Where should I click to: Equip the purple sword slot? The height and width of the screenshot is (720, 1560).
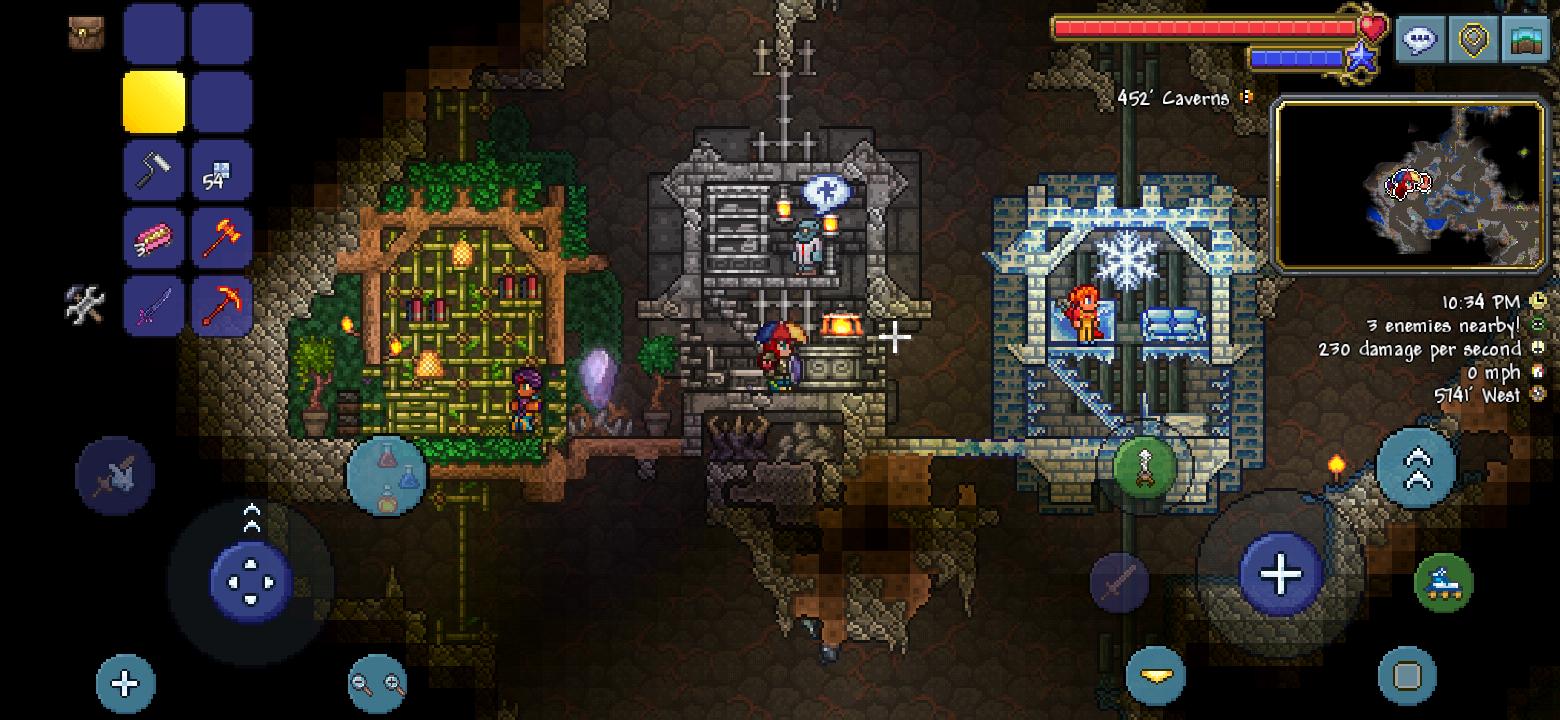click(x=154, y=305)
